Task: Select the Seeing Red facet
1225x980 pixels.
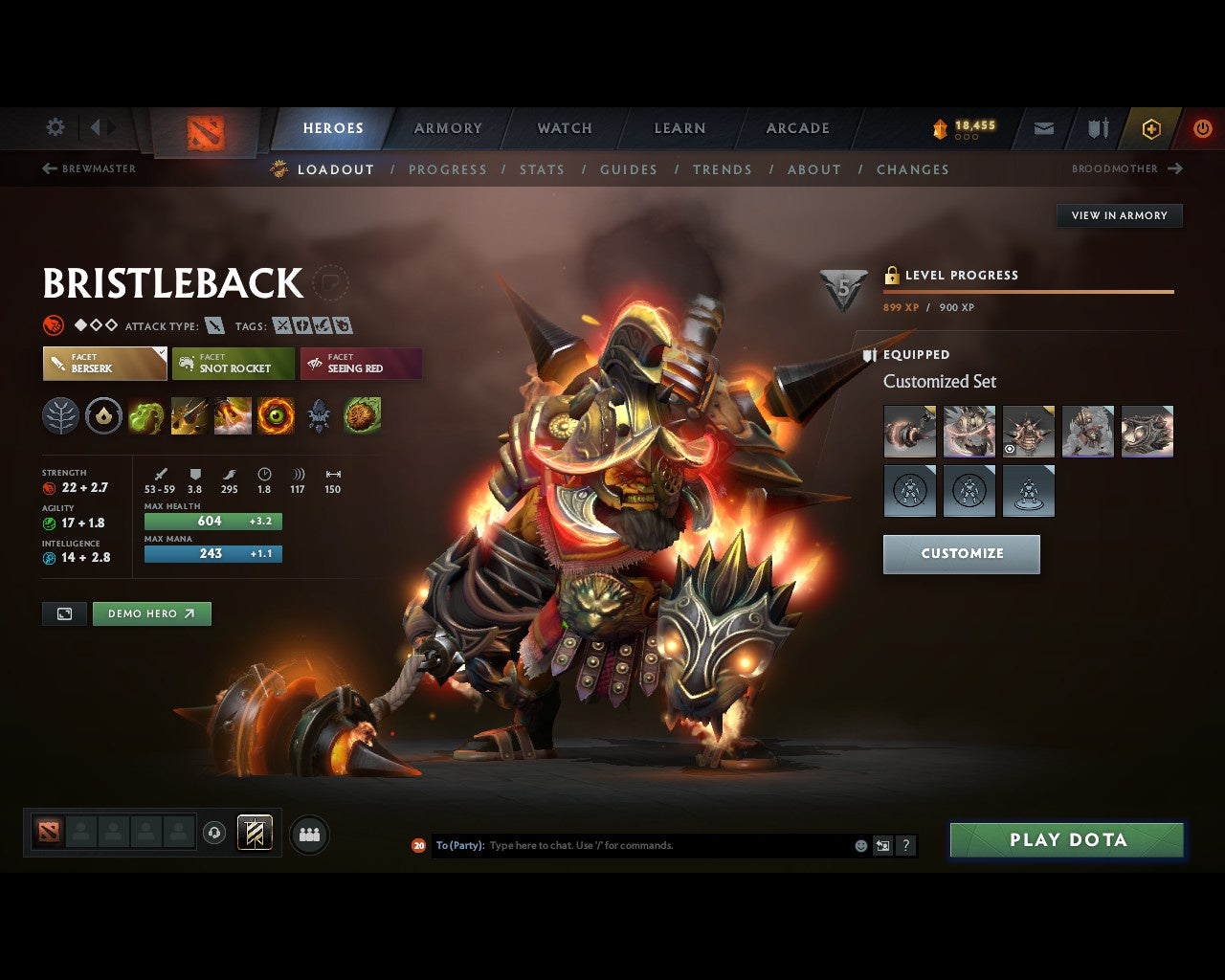Action: (x=361, y=364)
